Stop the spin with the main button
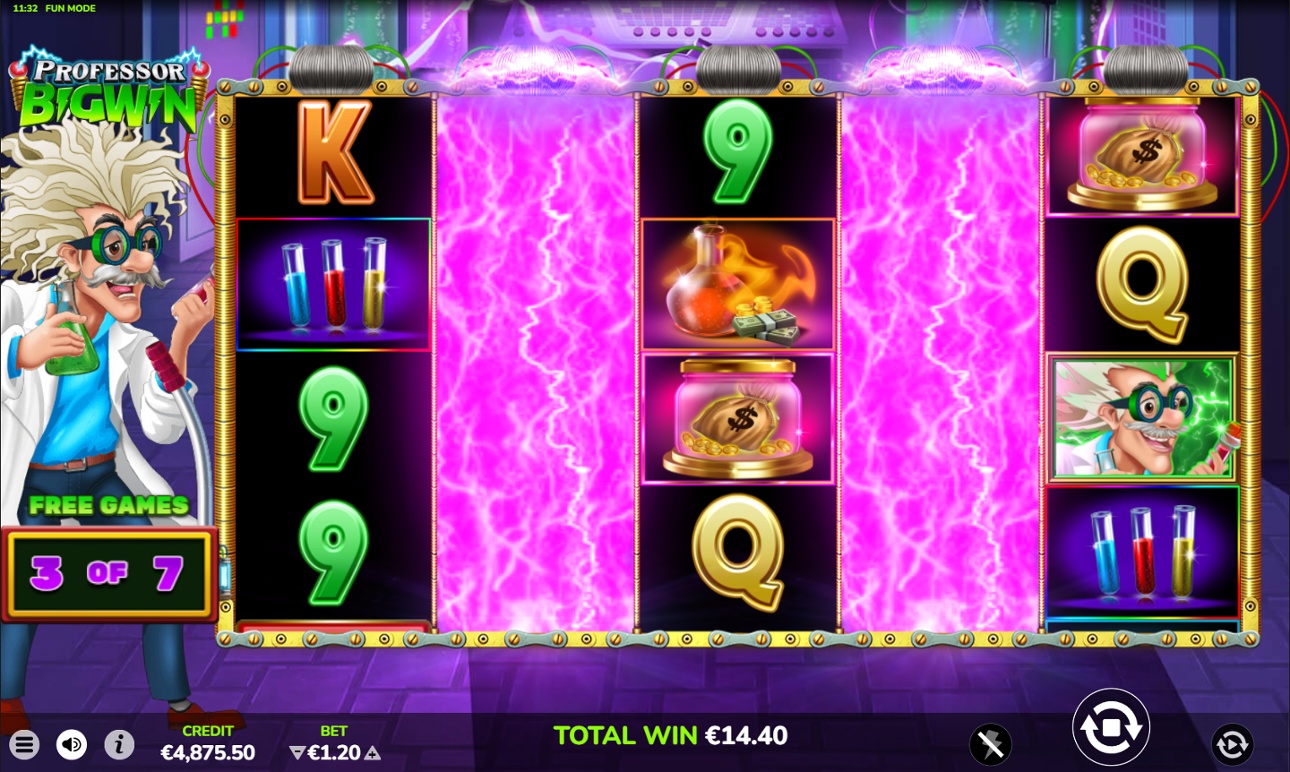Viewport: 1290px width, 772px height. (x=1110, y=727)
